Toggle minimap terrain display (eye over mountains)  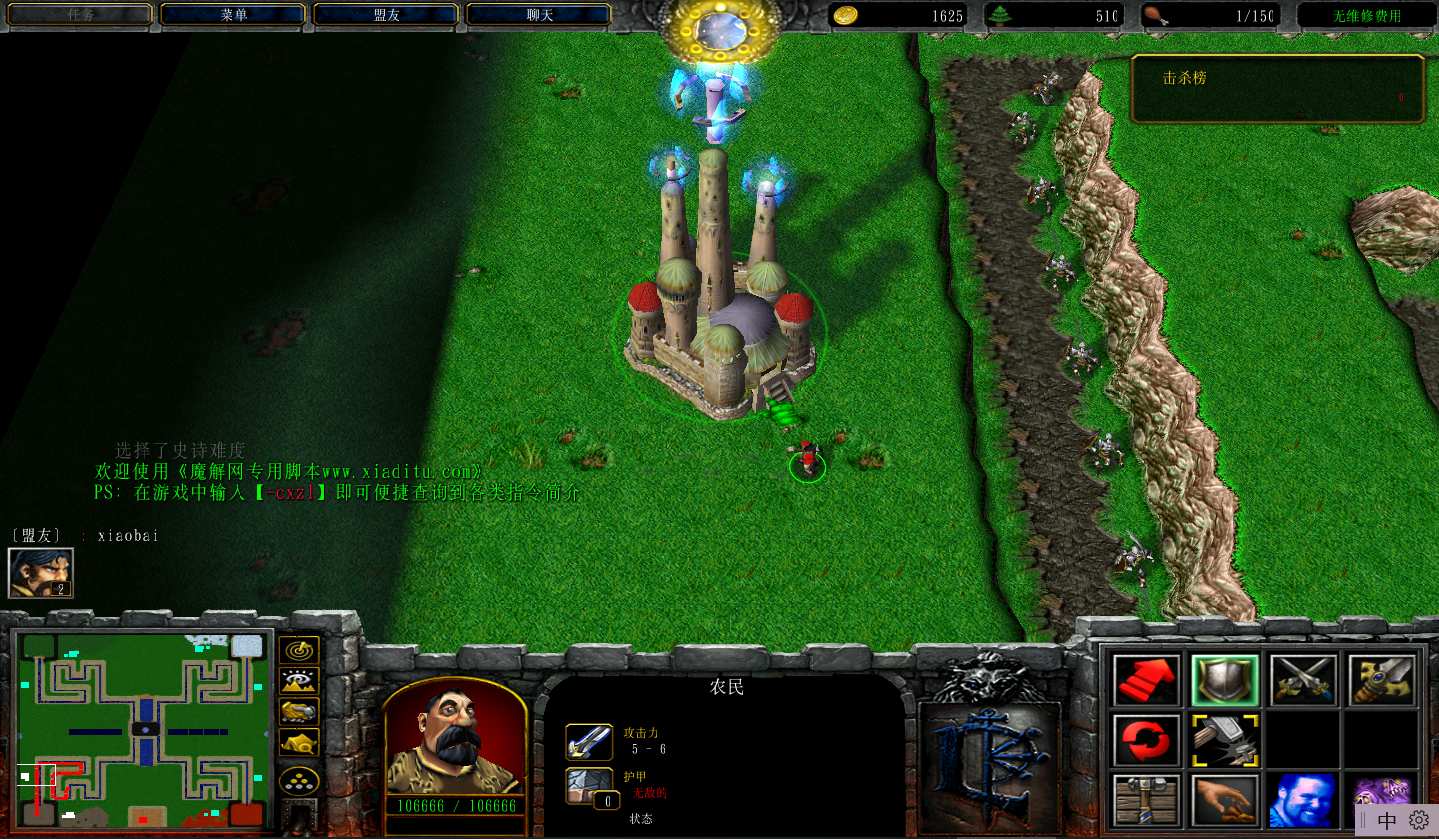[299, 681]
